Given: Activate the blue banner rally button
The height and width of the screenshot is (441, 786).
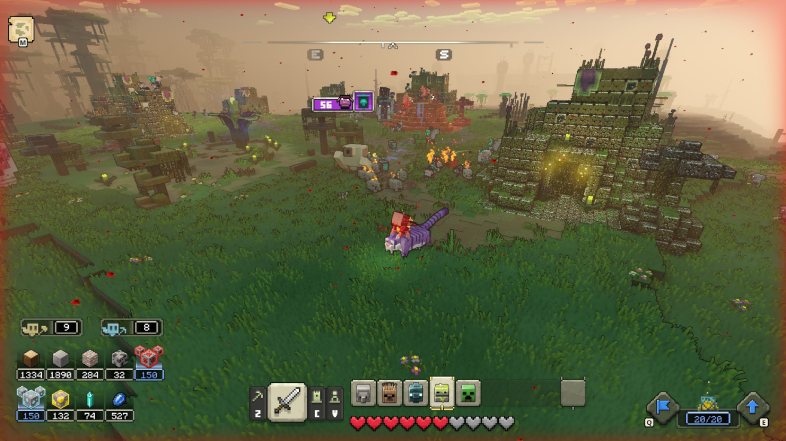Looking at the screenshot, I should [x=662, y=407].
